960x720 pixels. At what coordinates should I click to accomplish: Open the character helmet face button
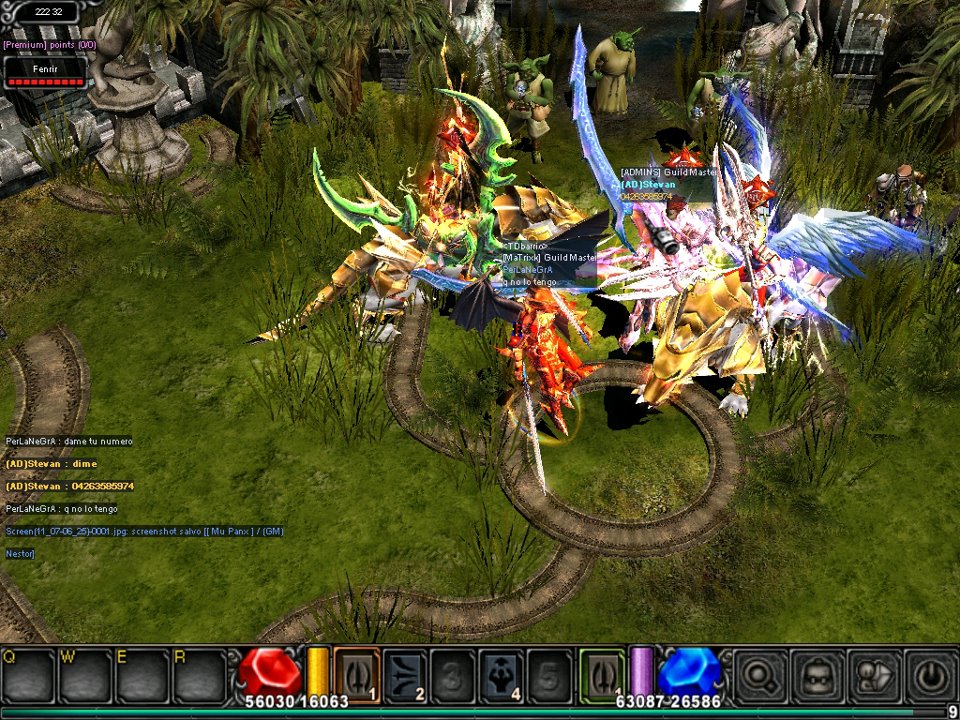pos(817,675)
